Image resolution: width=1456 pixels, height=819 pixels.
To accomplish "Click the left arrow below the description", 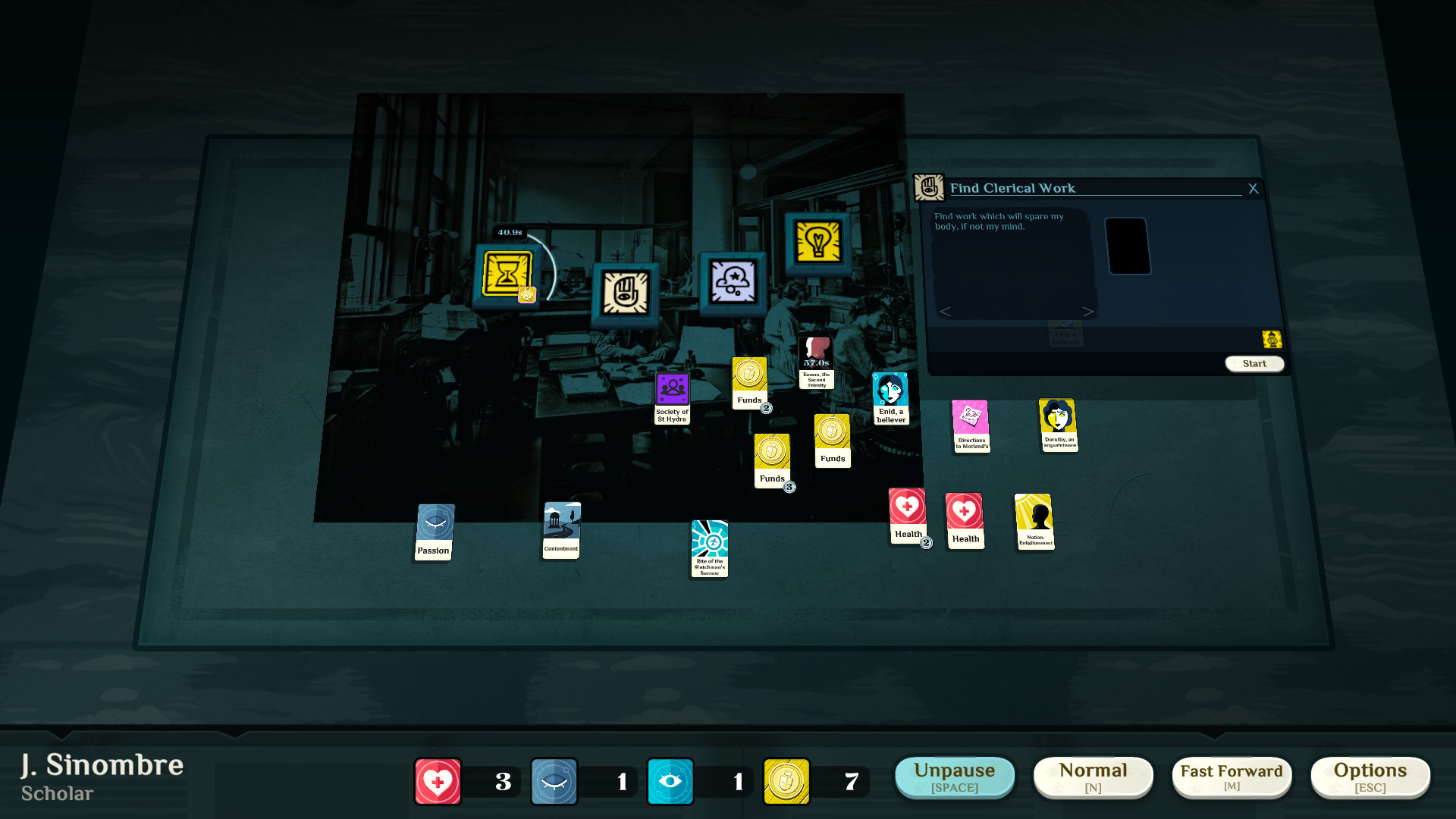I will [945, 311].
